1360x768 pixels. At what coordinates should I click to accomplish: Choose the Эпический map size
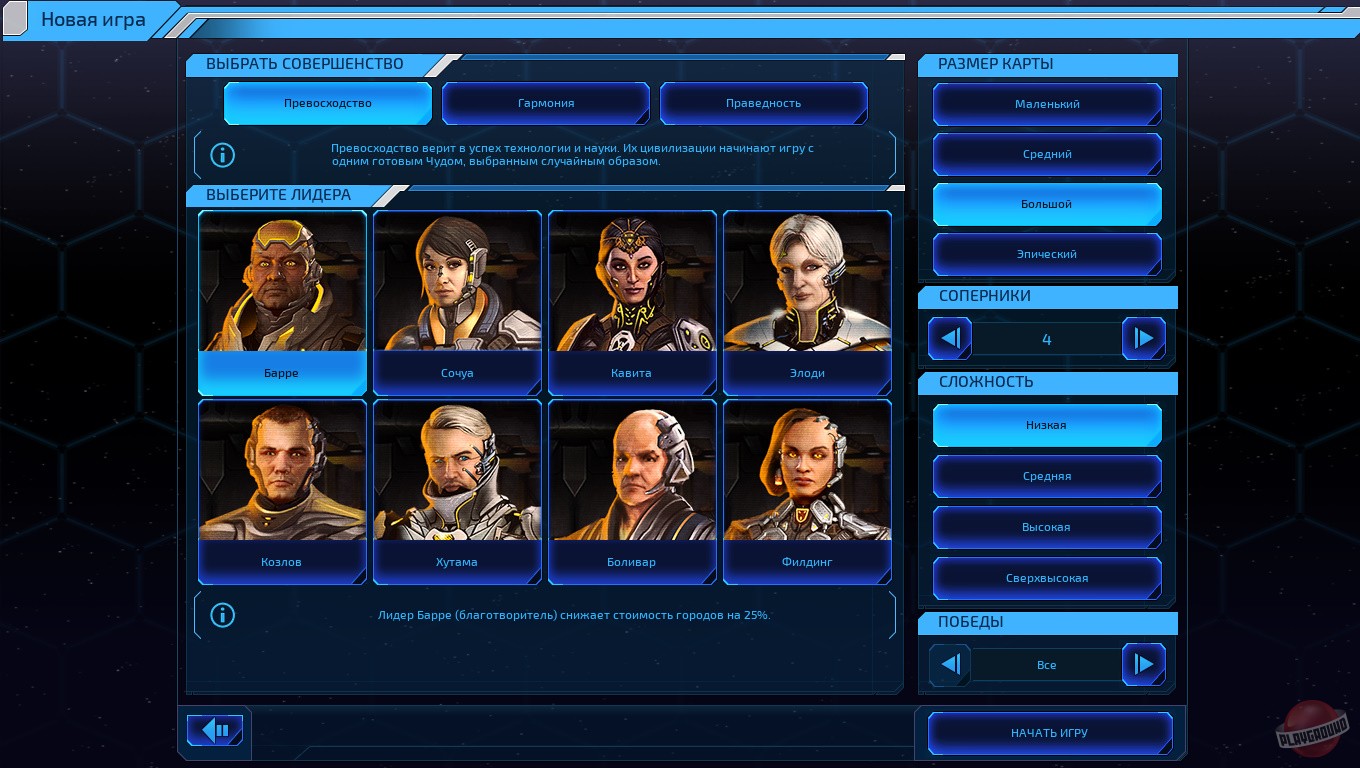click(1047, 254)
